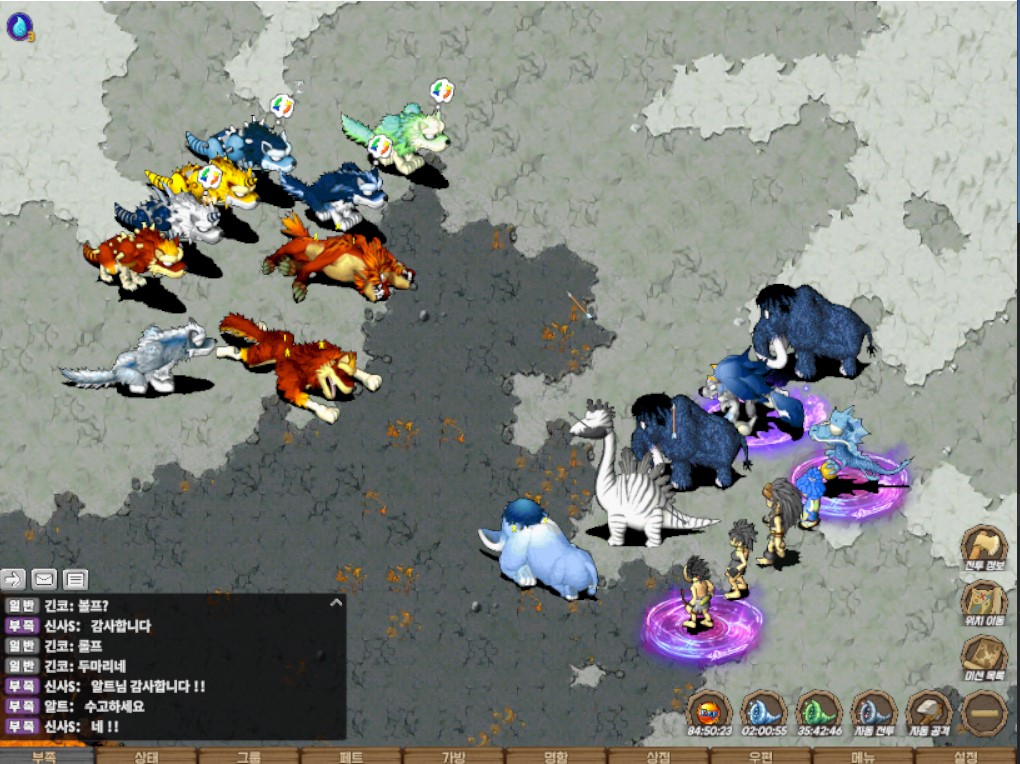Open the 상점 (Shop) tab

pos(657,757)
